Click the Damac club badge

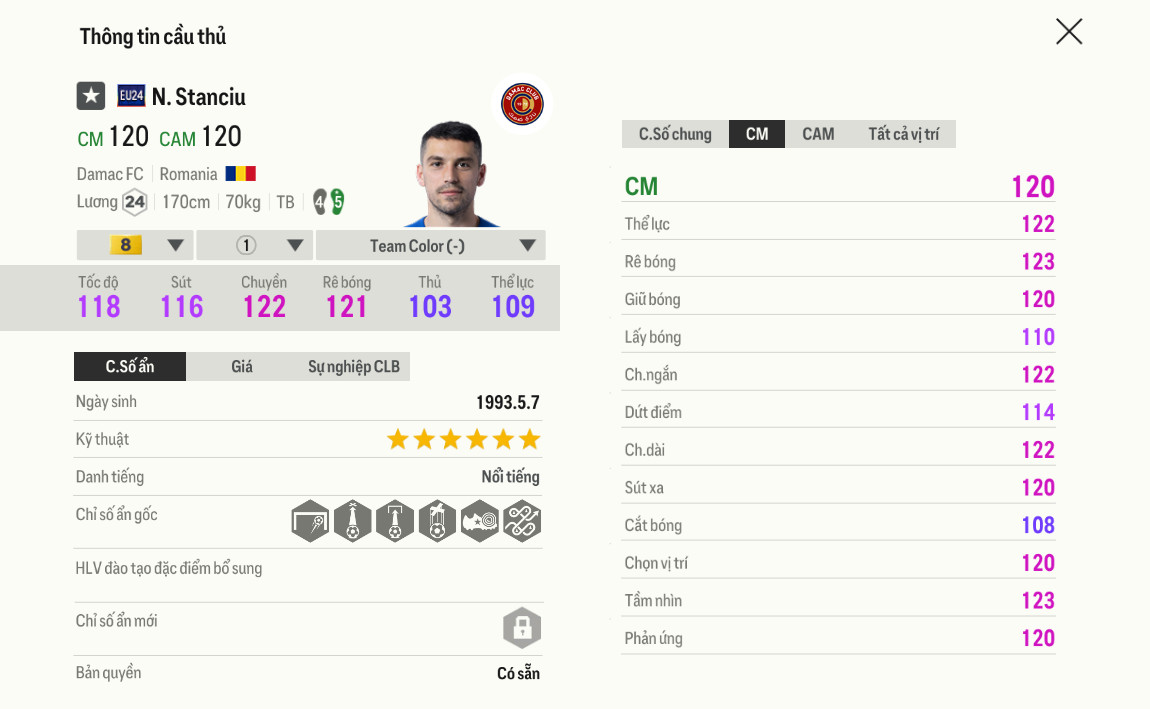521,104
